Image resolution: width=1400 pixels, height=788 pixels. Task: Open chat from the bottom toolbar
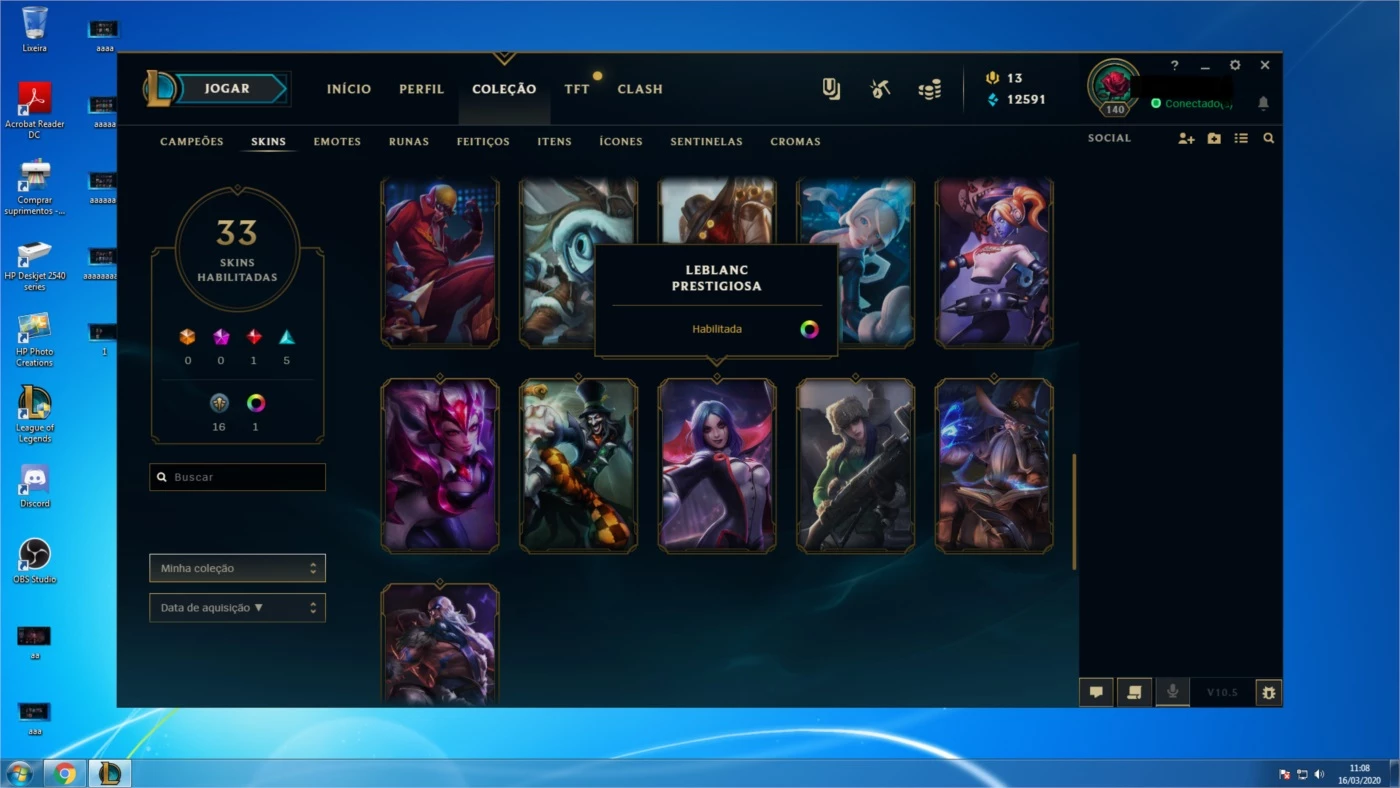pos(1096,691)
